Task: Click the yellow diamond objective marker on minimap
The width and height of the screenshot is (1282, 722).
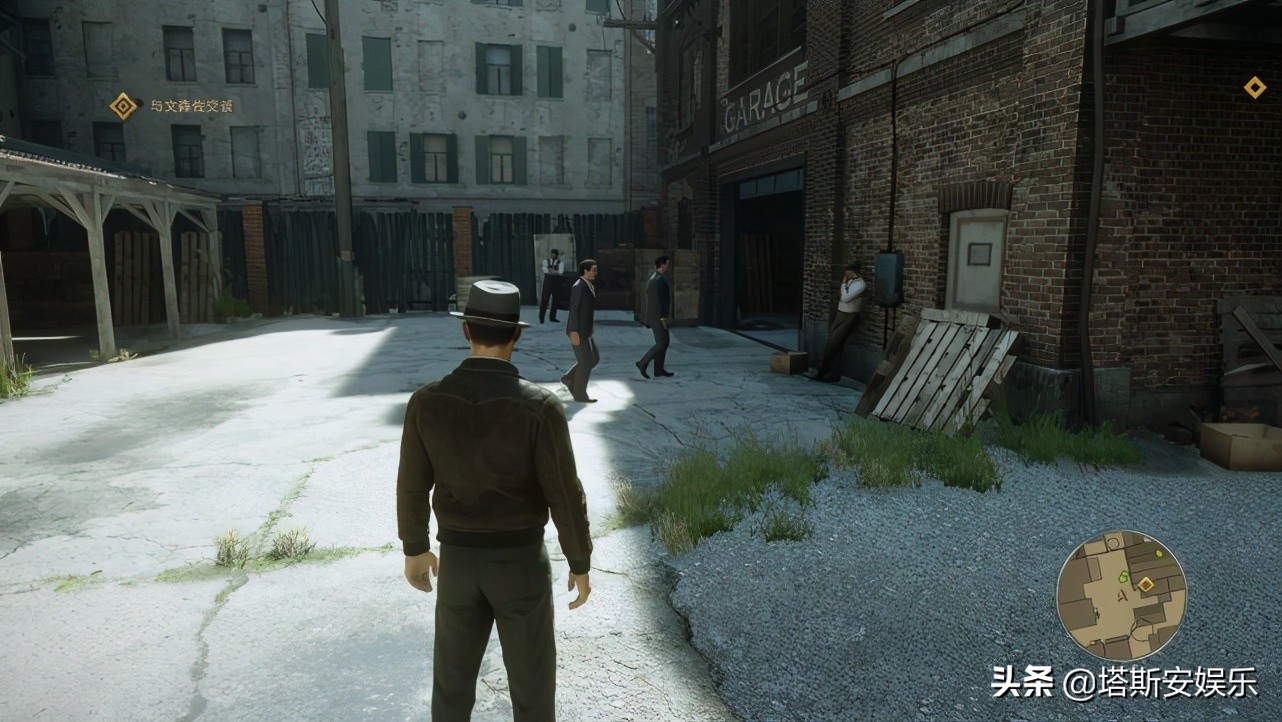Action: point(1146,584)
